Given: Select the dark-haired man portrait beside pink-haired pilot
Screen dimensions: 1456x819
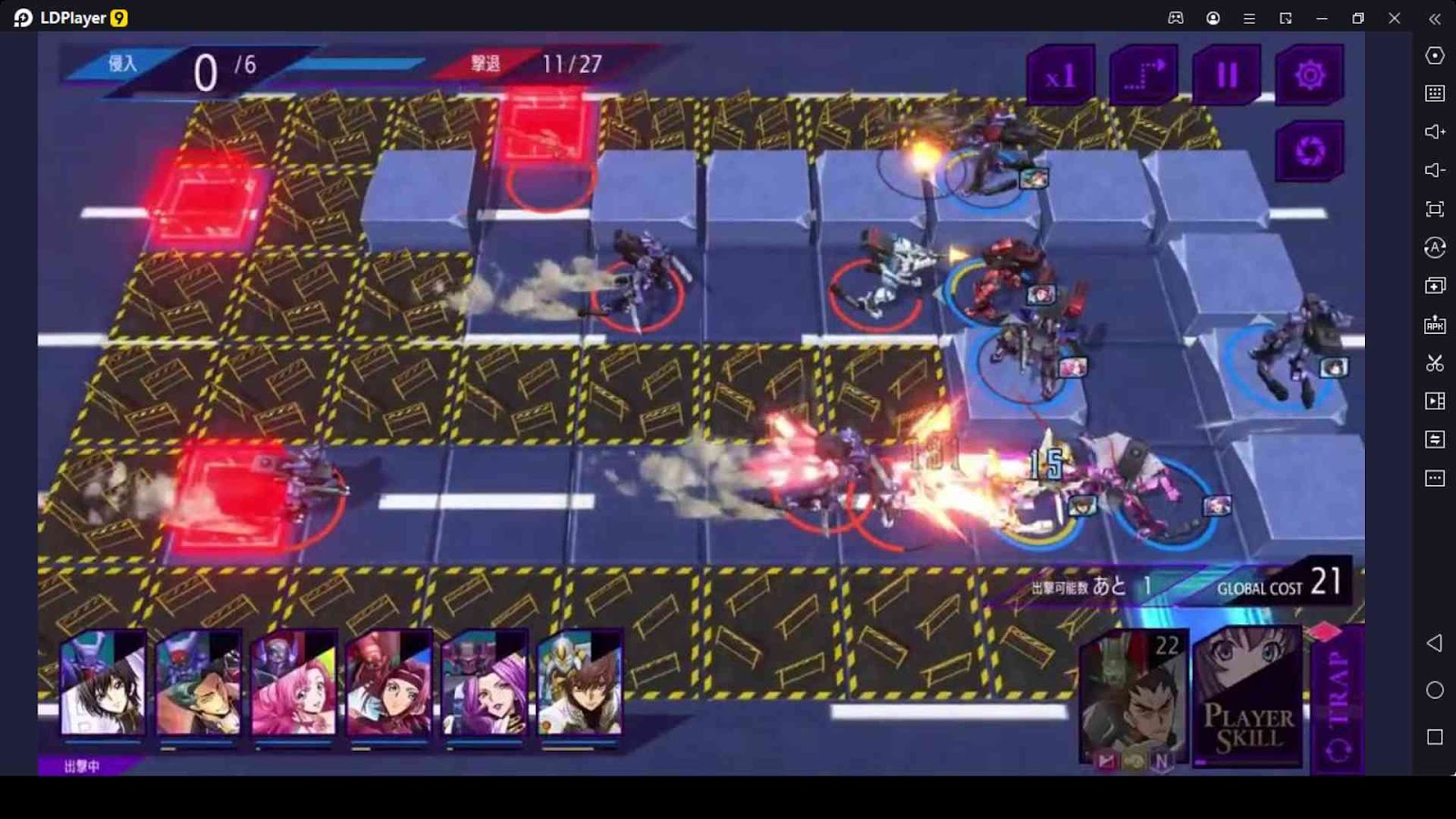Looking at the screenshot, I should click(x=198, y=682).
